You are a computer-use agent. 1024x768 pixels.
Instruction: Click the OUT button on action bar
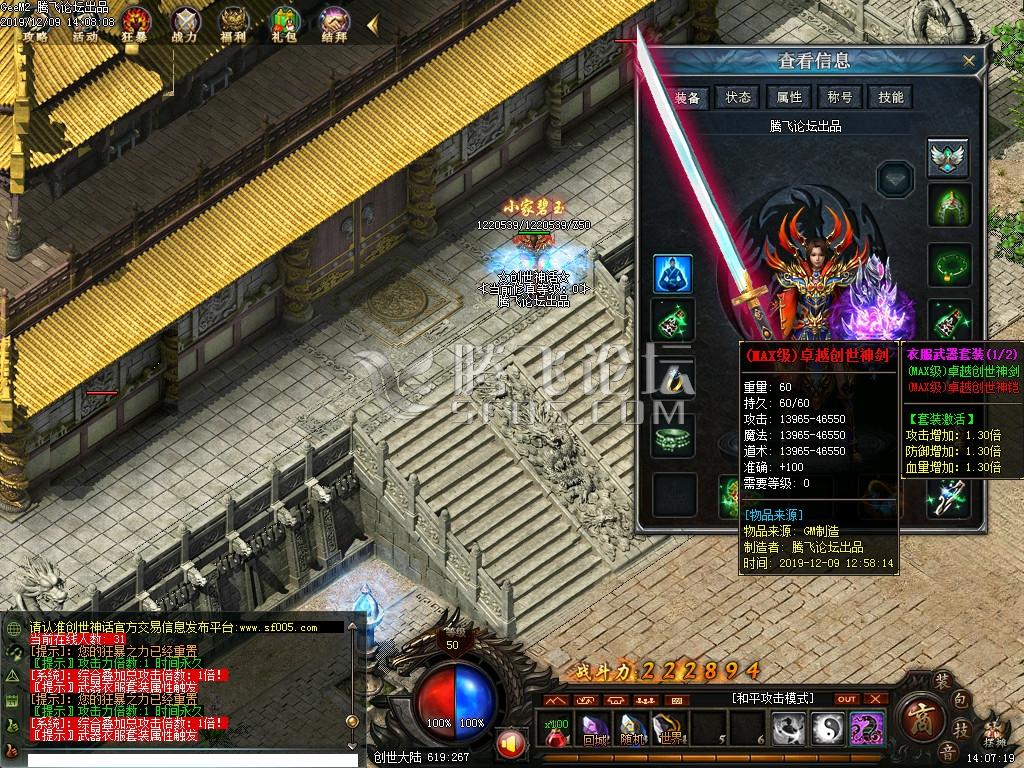(x=846, y=699)
